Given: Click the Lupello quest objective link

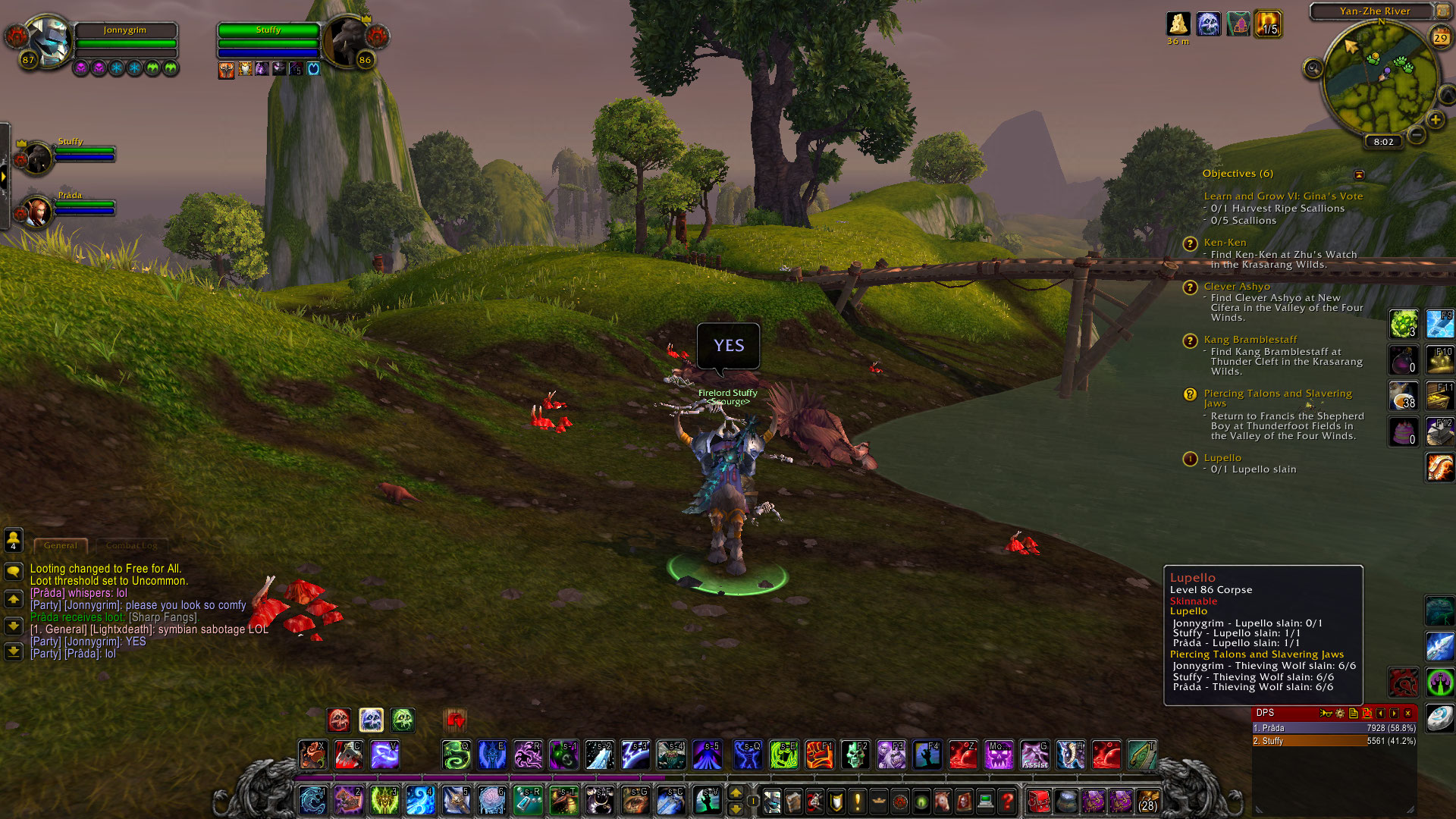Looking at the screenshot, I should click(1223, 458).
